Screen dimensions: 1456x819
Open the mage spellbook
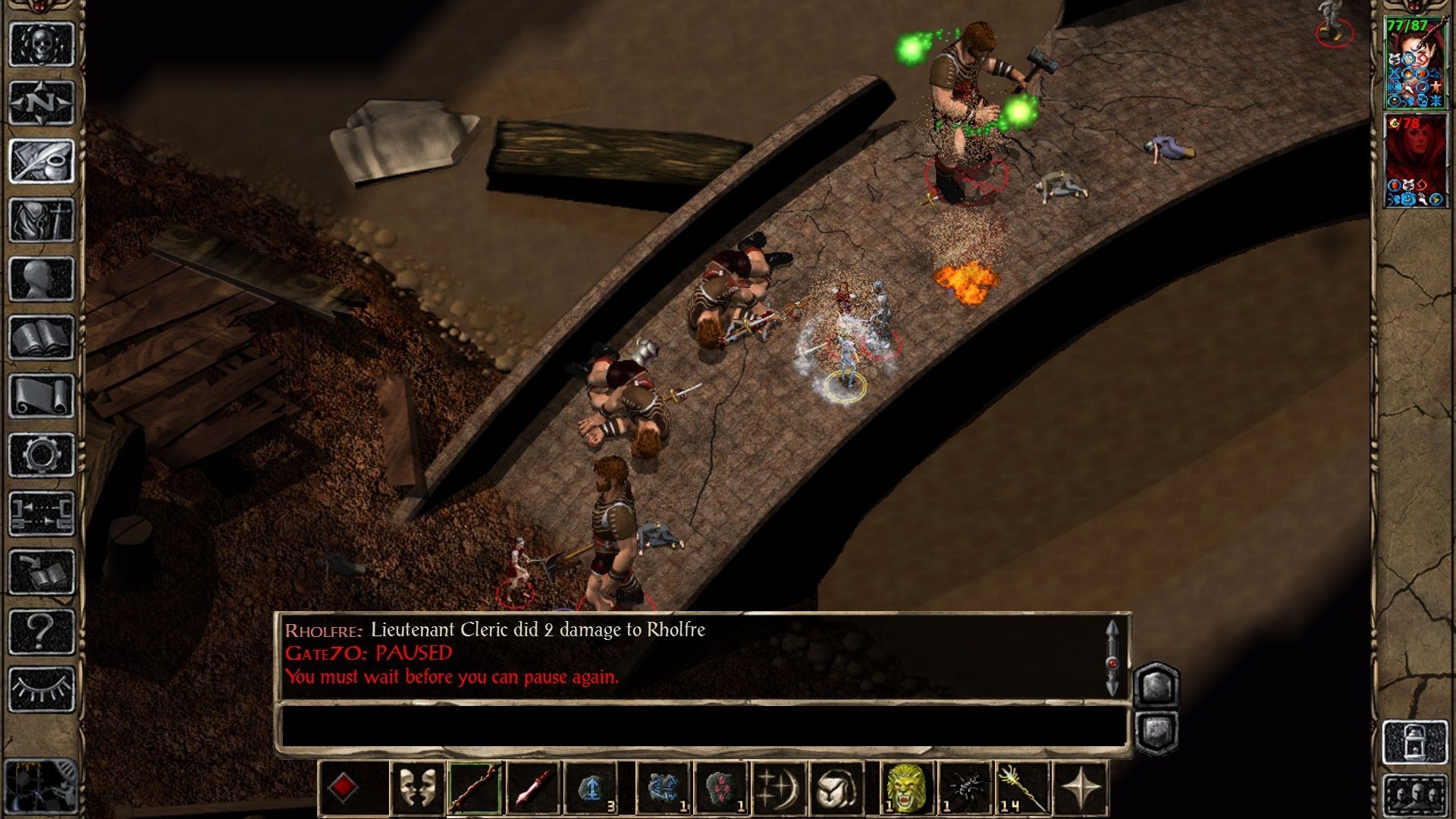click(x=41, y=337)
